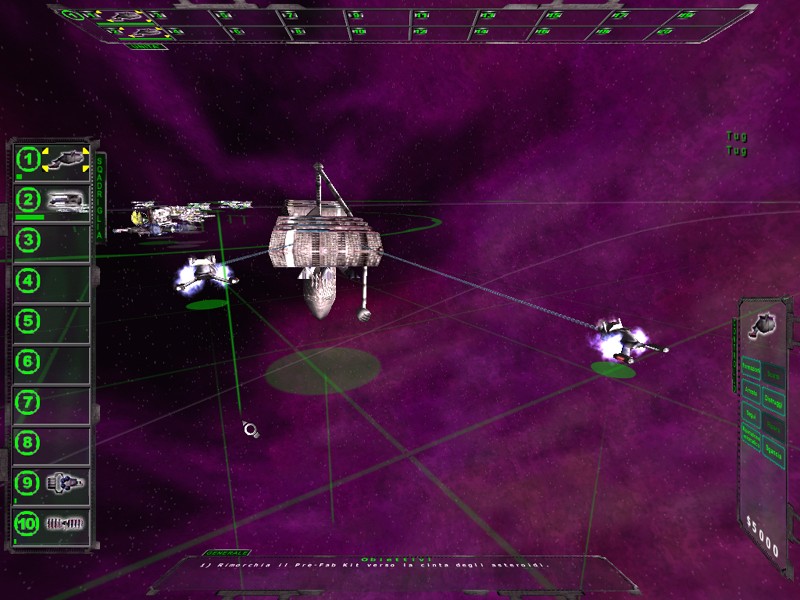Viewport: 800px width, 600px height.
Task: Choose the Distruggi command
Action: click(x=774, y=398)
